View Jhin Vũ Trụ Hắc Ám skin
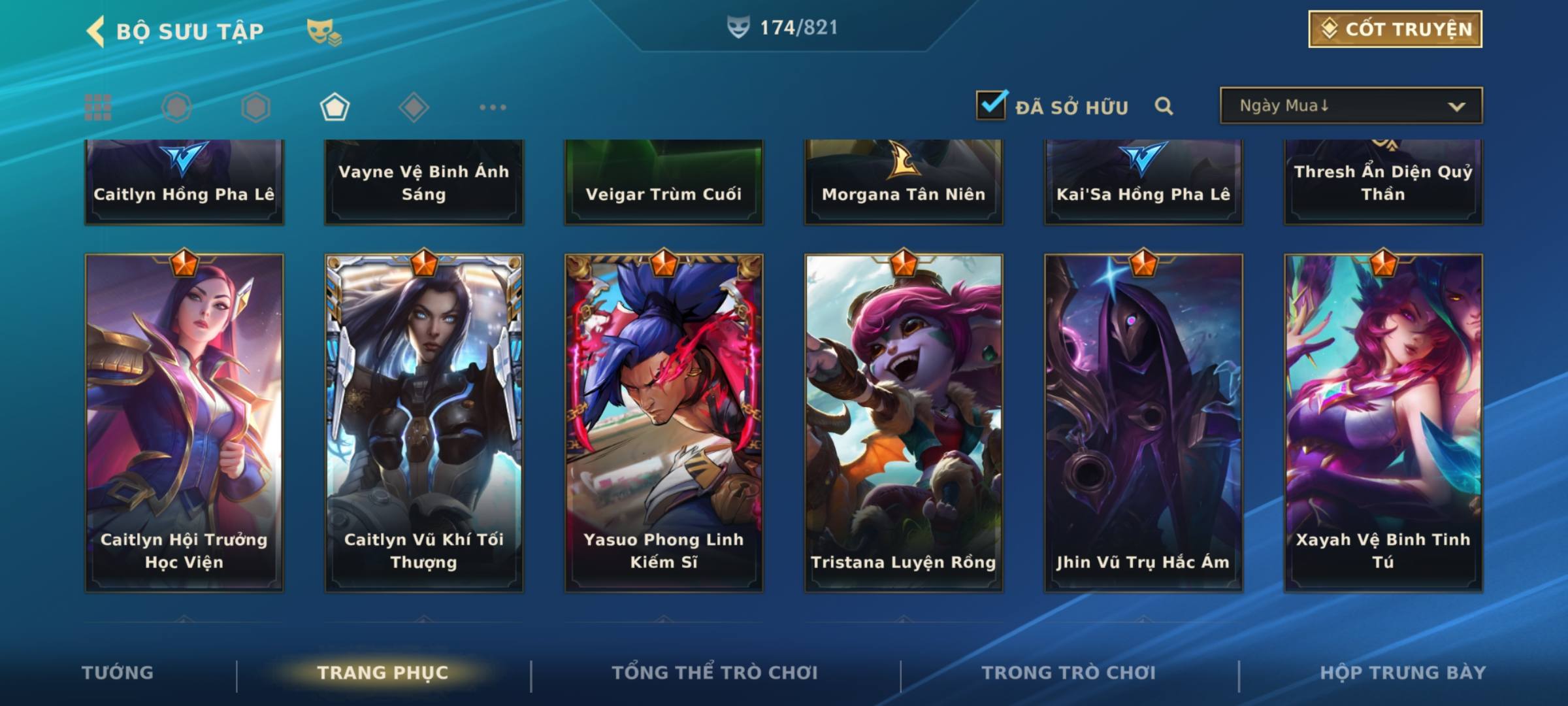The width and height of the screenshot is (1568, 706). coord(1143,422)
